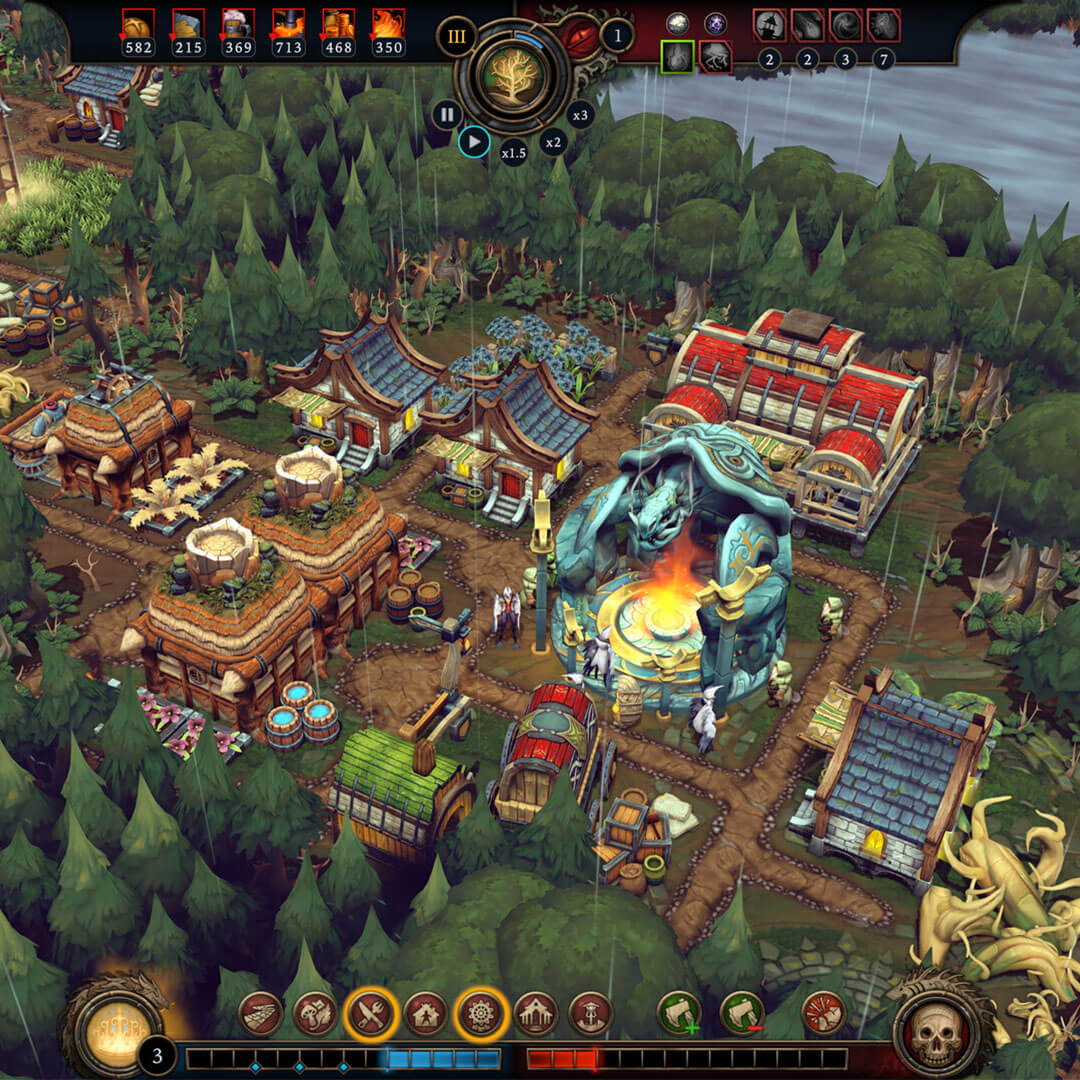Set game speed to x1.5
The height and width of the screenshot is (1080, 1080).
coord(513,153)
